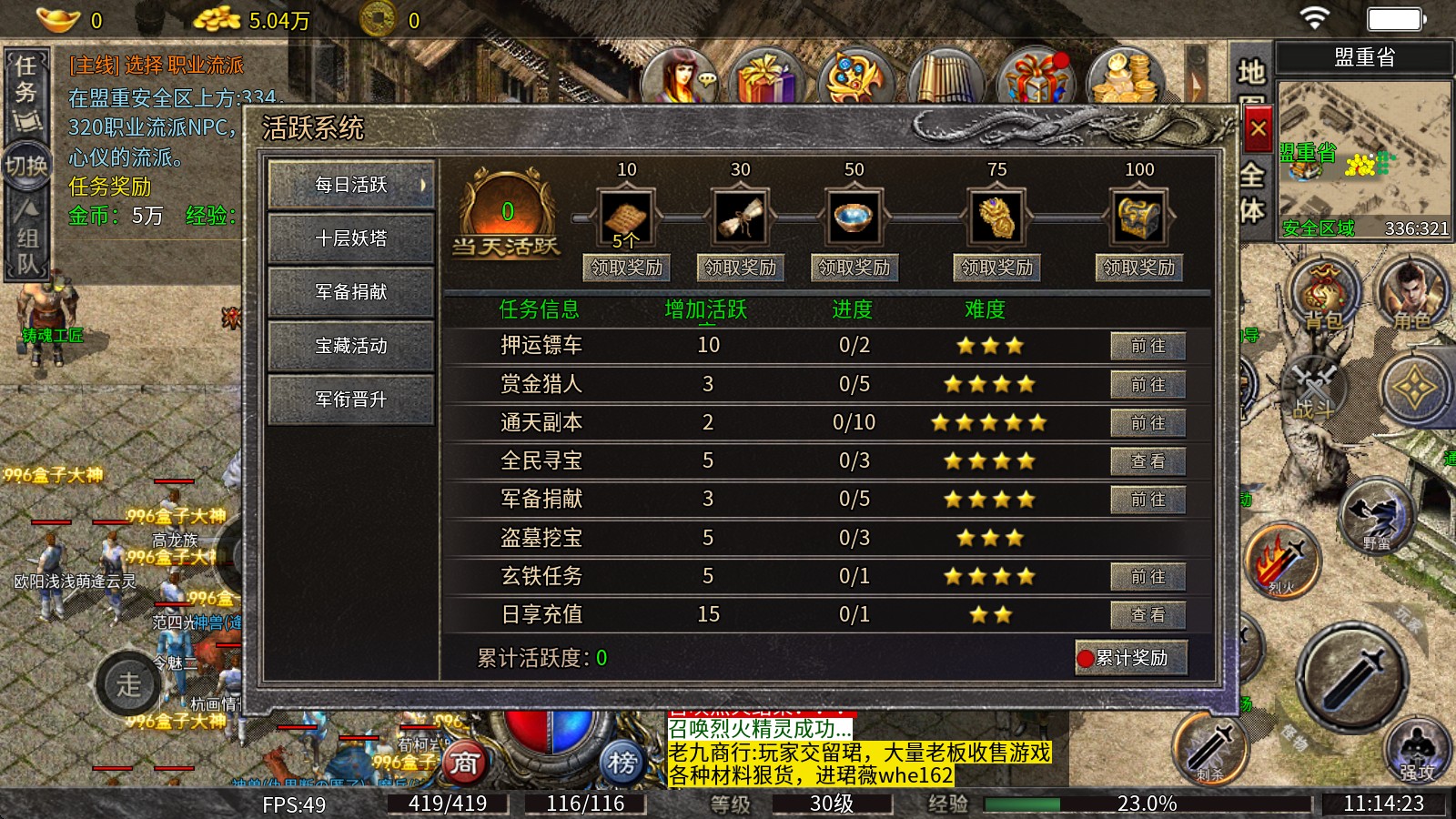This screenshot has height=819, width=1456.
Task: View the 日享充值 recharge task
Action: (1148, 615)
